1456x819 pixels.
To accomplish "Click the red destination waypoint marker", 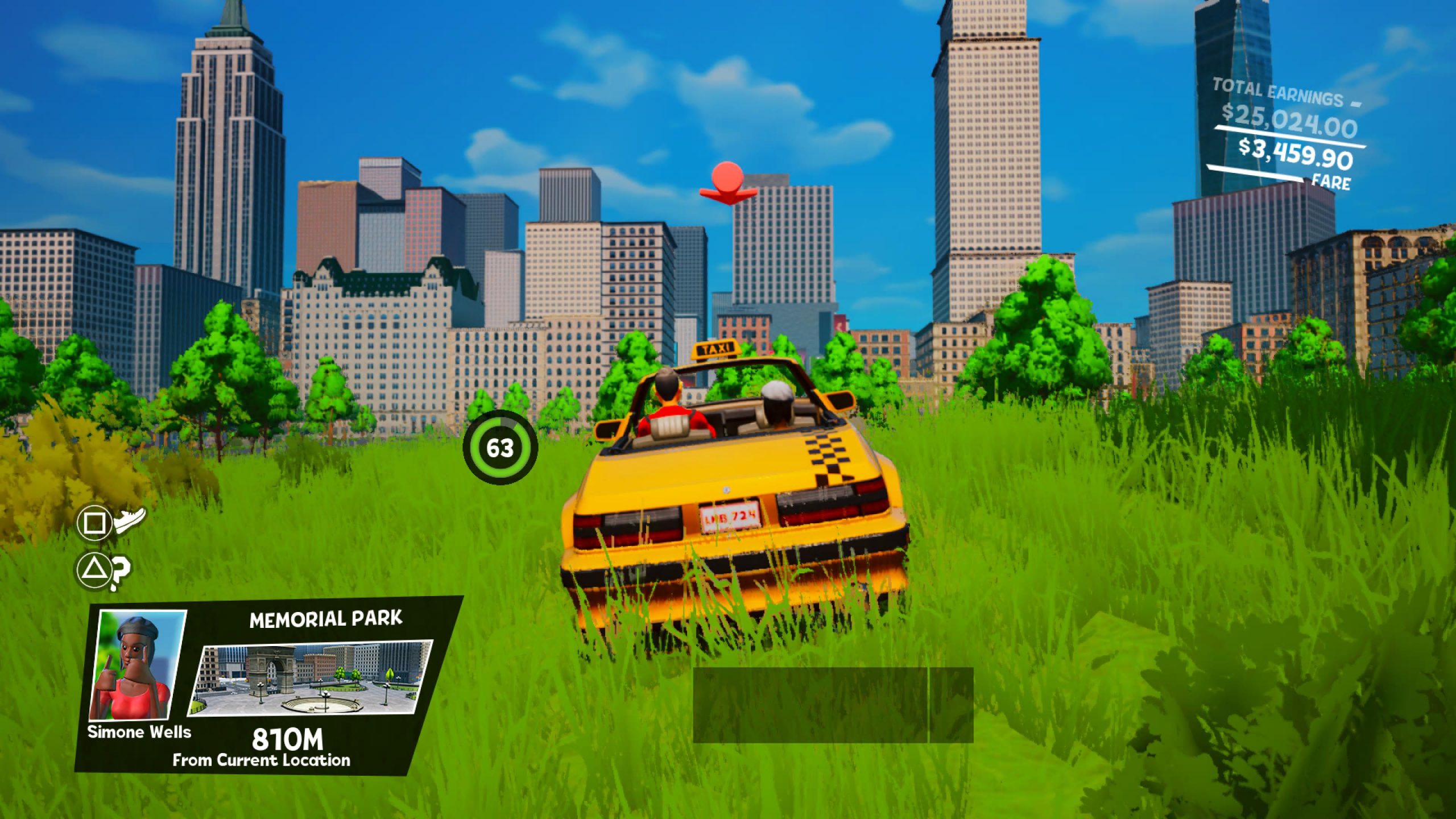I will pyautogui.click(x=728, y=181).
